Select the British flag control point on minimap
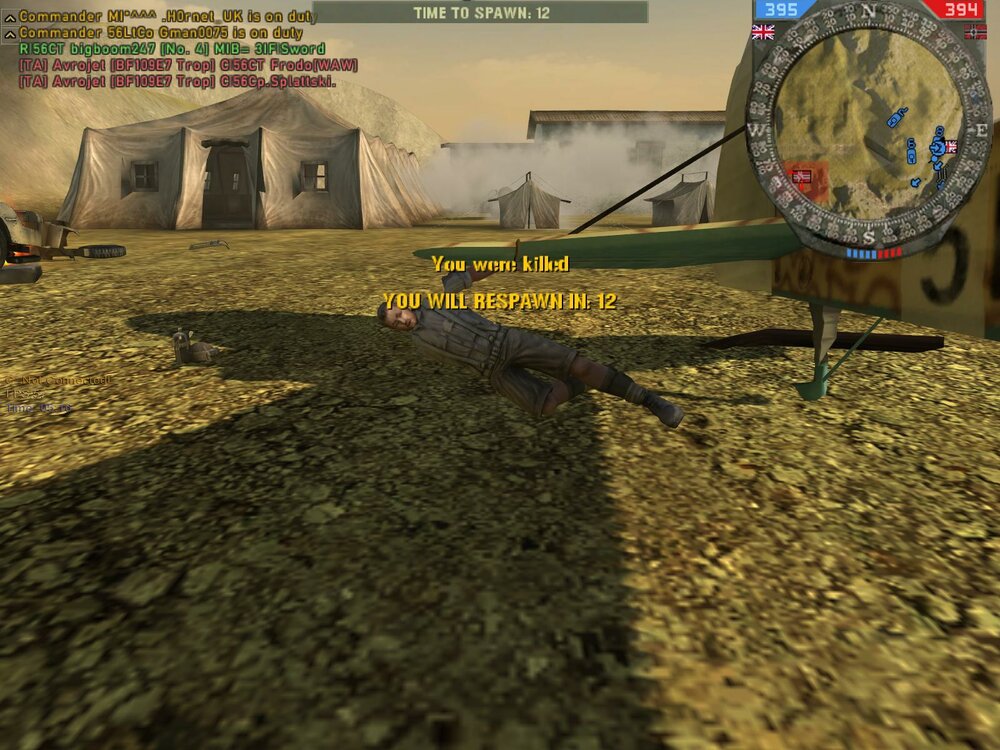Image resolution: width=1000 pixels, height=750 pixels. click(x=949, y=146)
